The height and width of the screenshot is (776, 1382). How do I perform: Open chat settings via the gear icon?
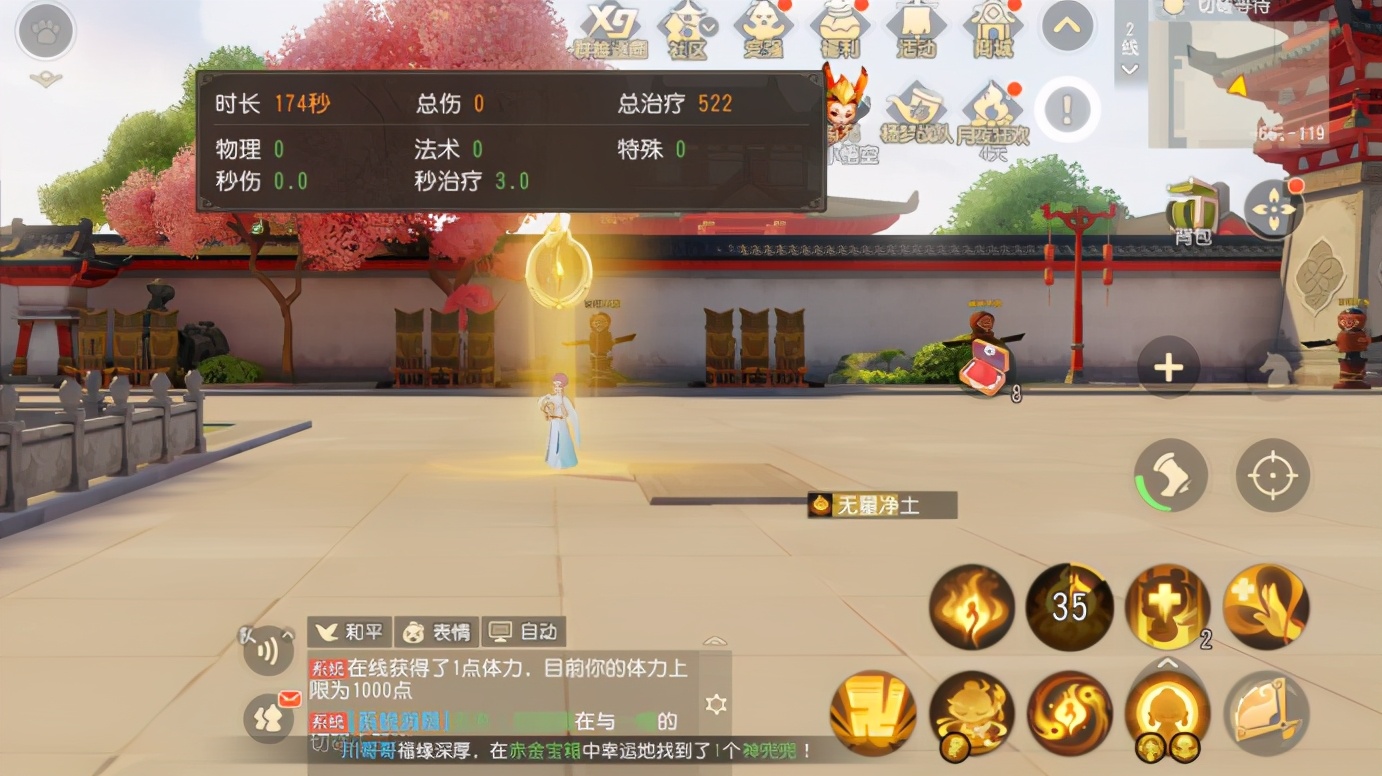click(x=716, y=703)
